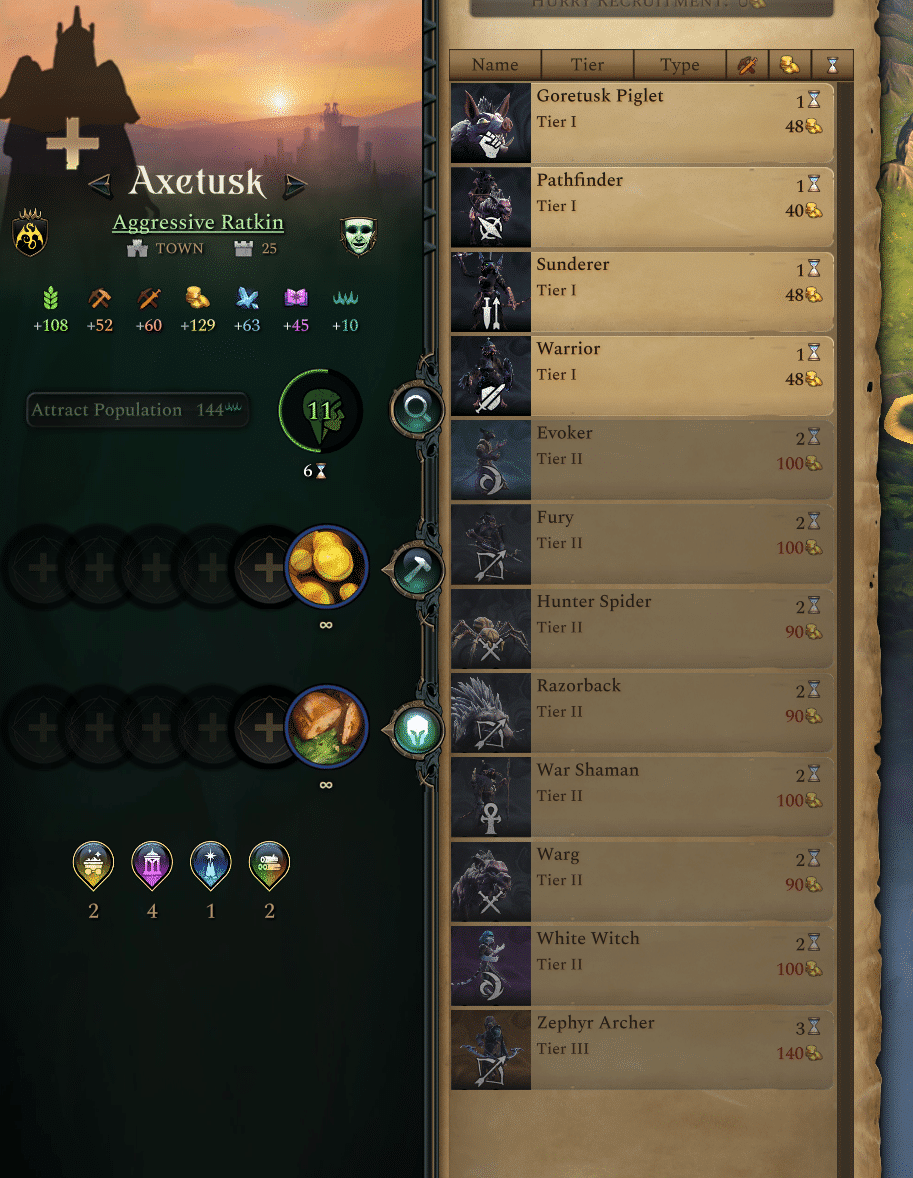Sort unit list by Tier

[587, 65]
